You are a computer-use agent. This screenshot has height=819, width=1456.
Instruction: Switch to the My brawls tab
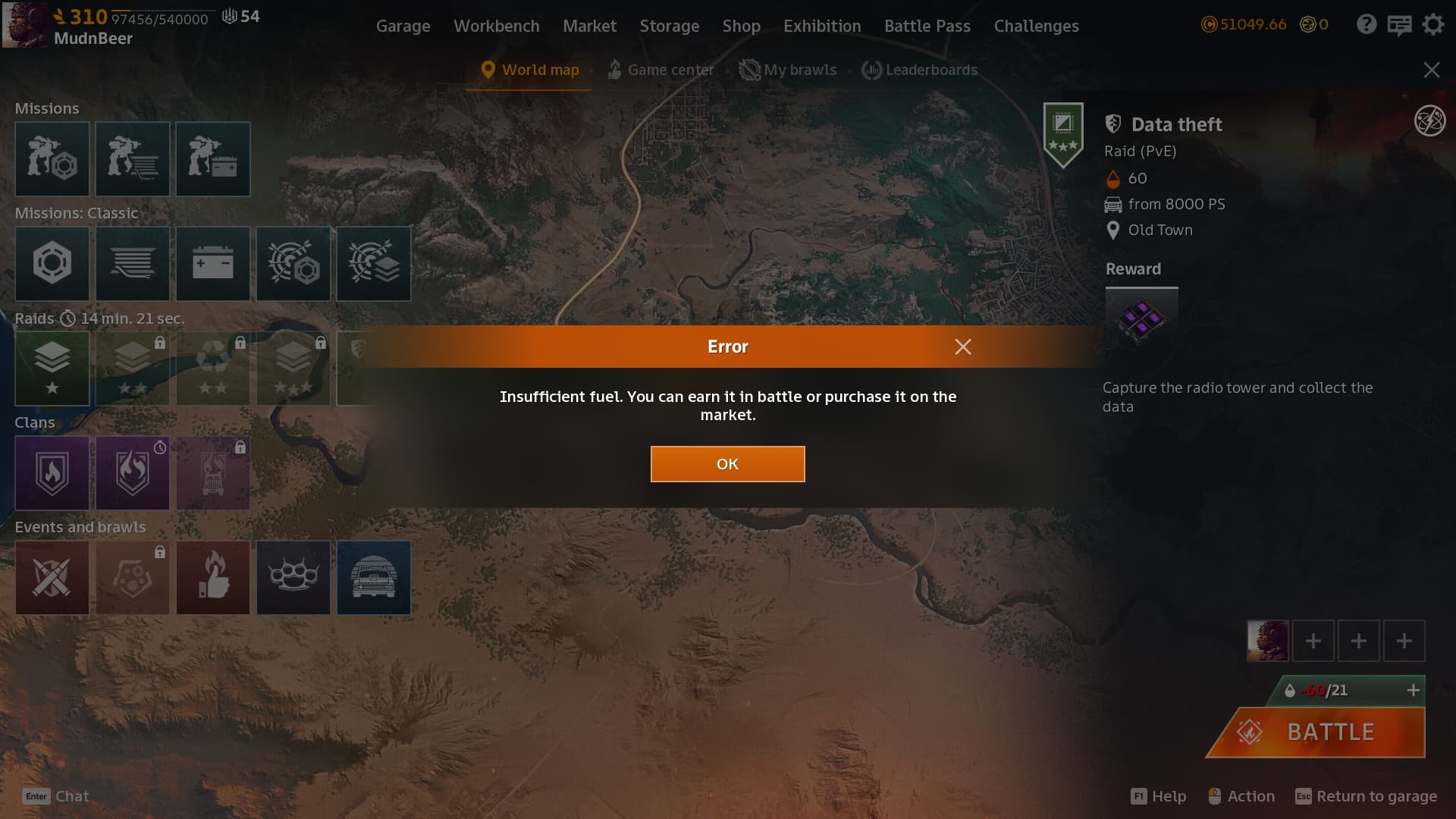tap(789, 70)
